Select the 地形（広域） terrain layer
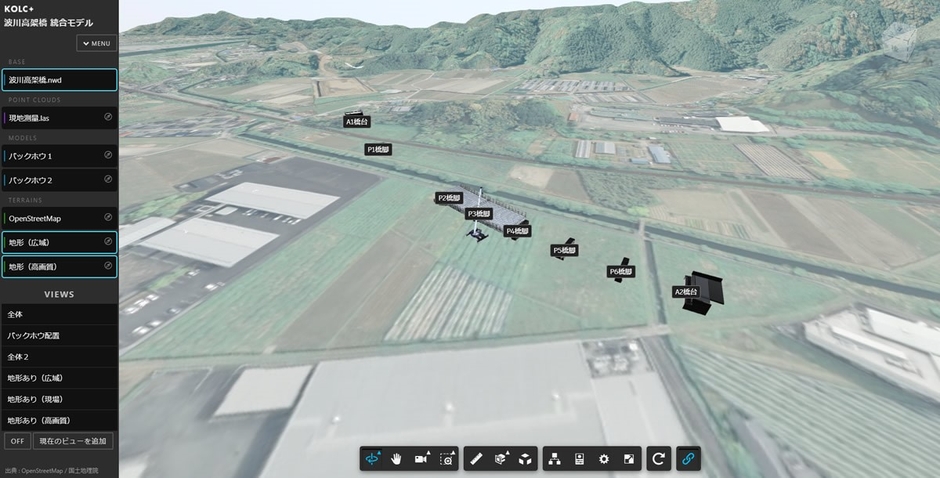The height and width of the screenshot is (478, 940). [52, 242]
